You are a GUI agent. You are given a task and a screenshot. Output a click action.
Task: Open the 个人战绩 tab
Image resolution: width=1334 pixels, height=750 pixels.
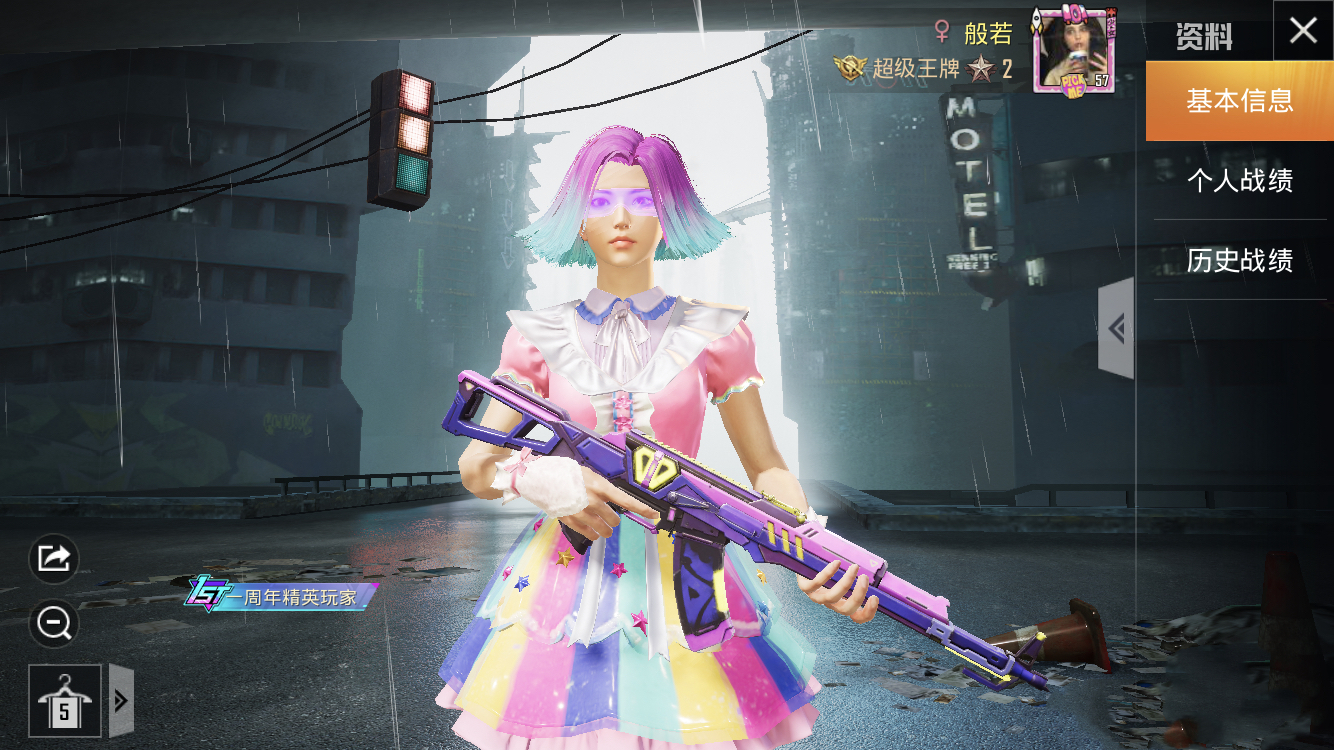pos(1239,181)
